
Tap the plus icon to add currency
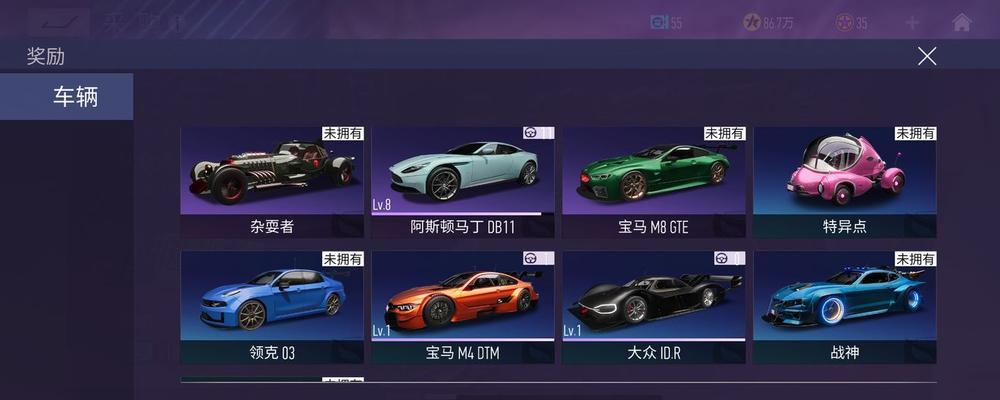(x=912, y=22)
